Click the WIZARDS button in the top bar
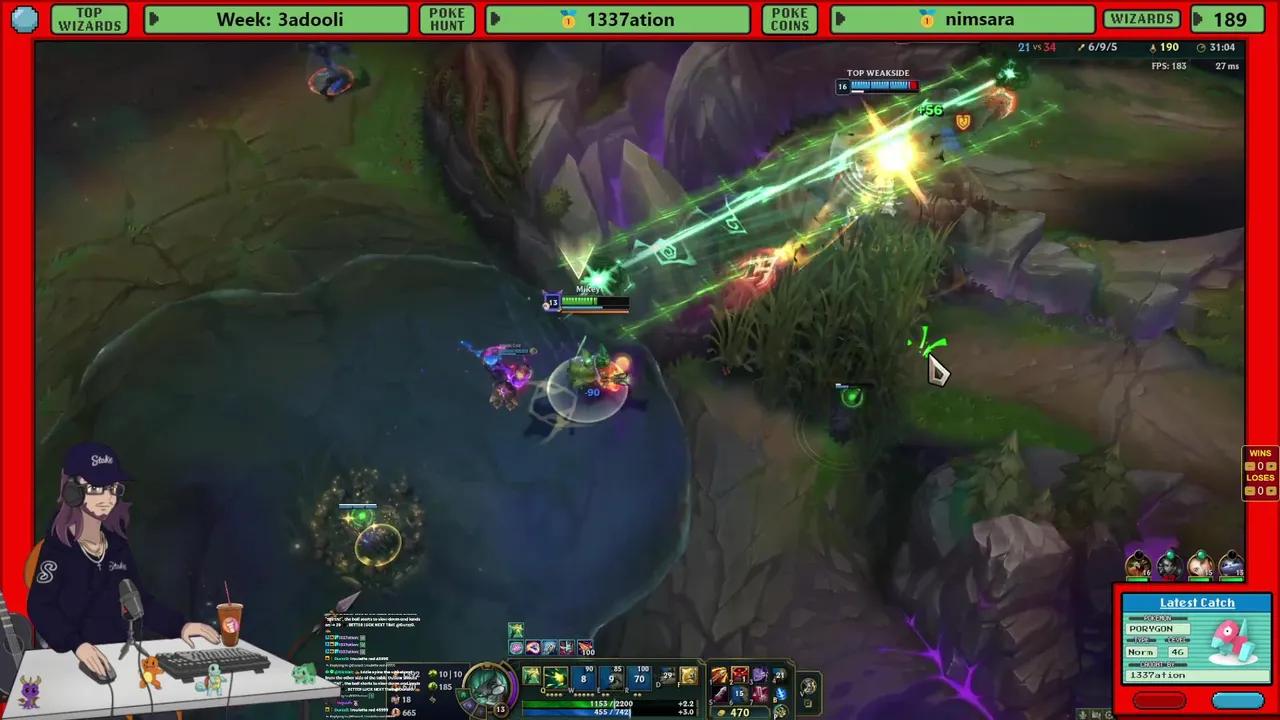Viewport: 1280px width, 720px height. click(x=1142, y=19)
